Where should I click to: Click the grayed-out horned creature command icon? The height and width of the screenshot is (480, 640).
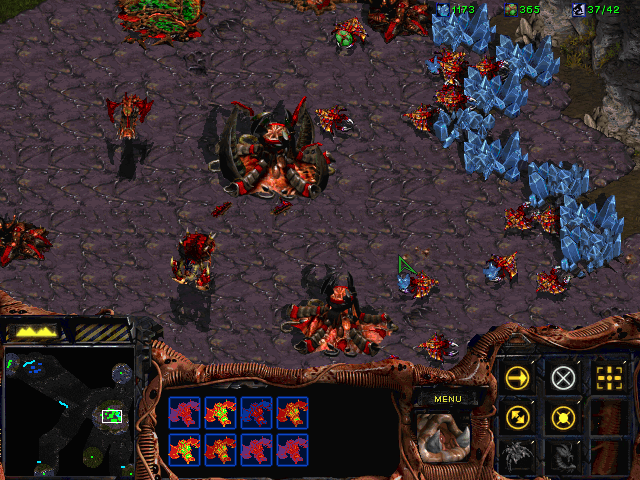[x=563, y=455]
